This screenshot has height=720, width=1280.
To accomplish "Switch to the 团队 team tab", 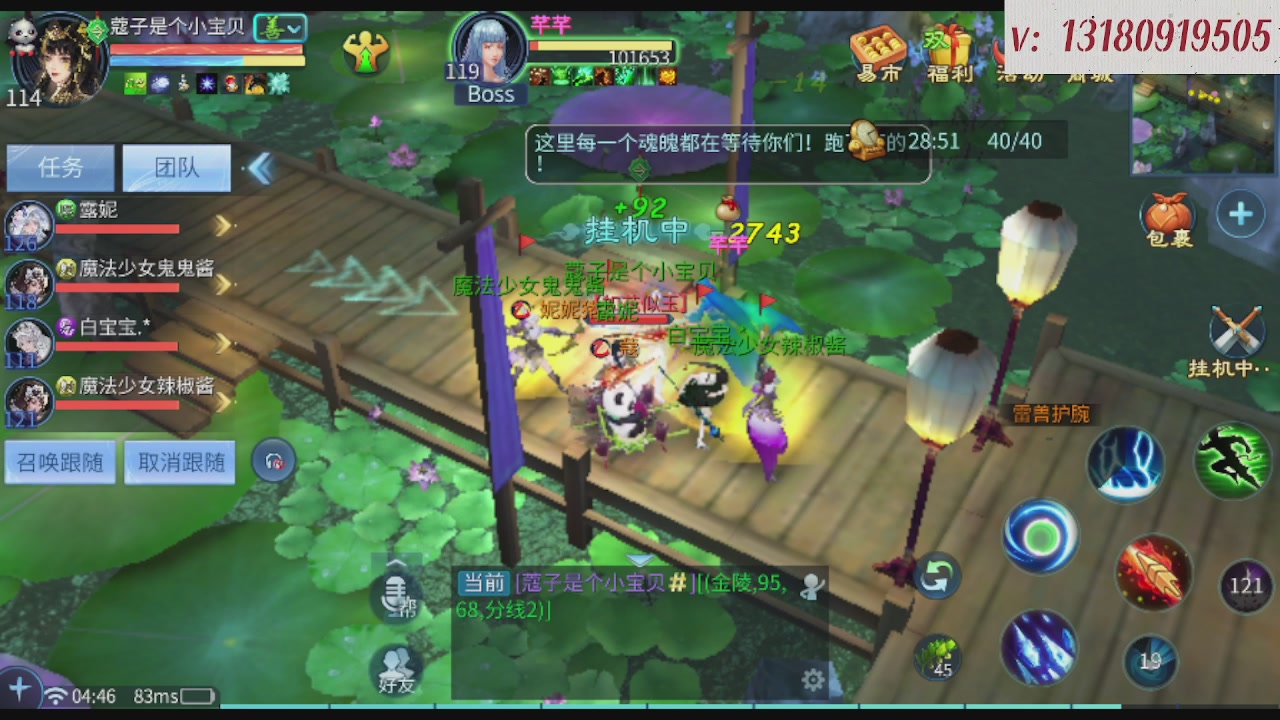I will click(176, 167).
